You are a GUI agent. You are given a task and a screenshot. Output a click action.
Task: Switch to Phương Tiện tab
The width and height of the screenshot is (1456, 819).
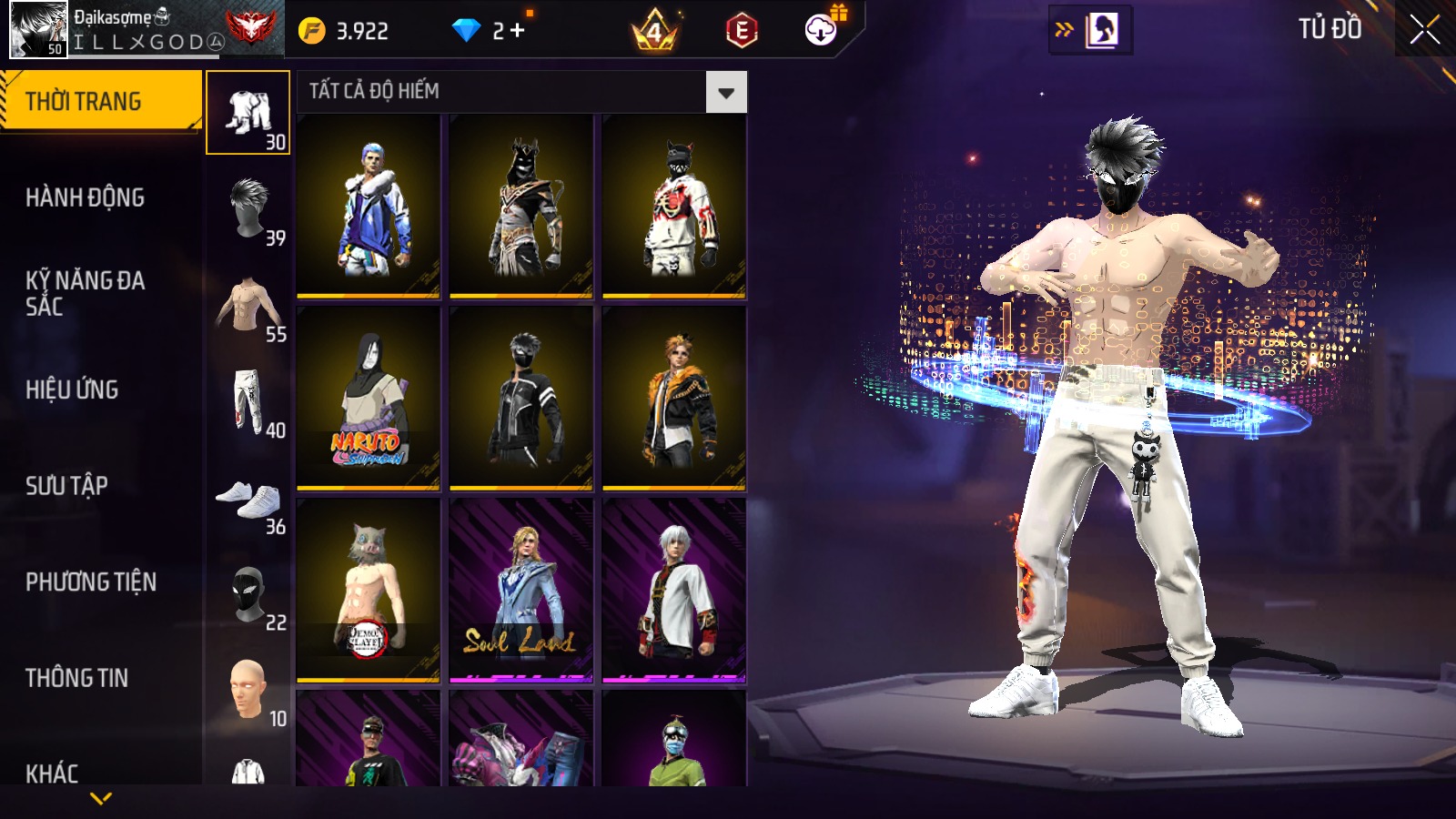91,581
